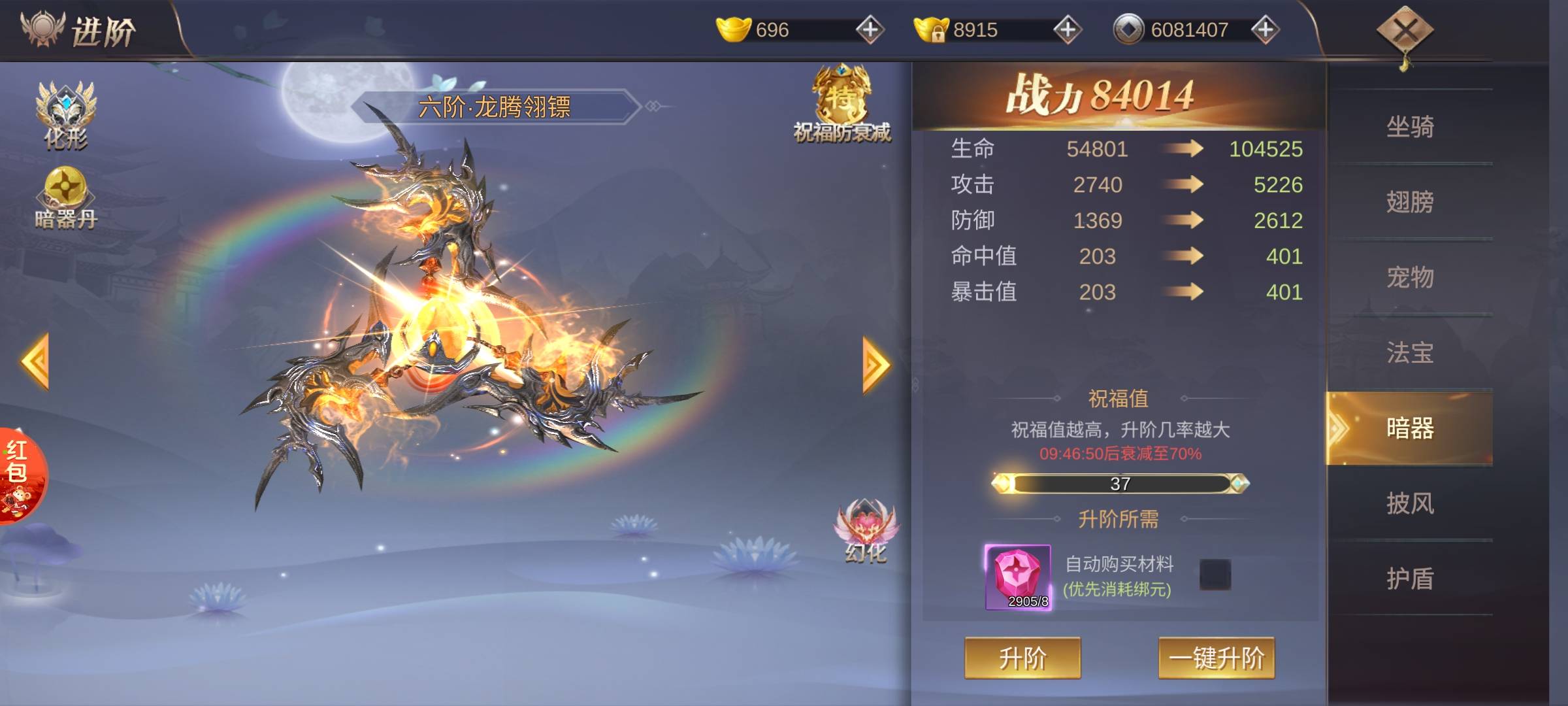This screenshot has width=1568, height=706.
Task: Switch to the 法宝 treasure tab
Action: (1410, 353)
